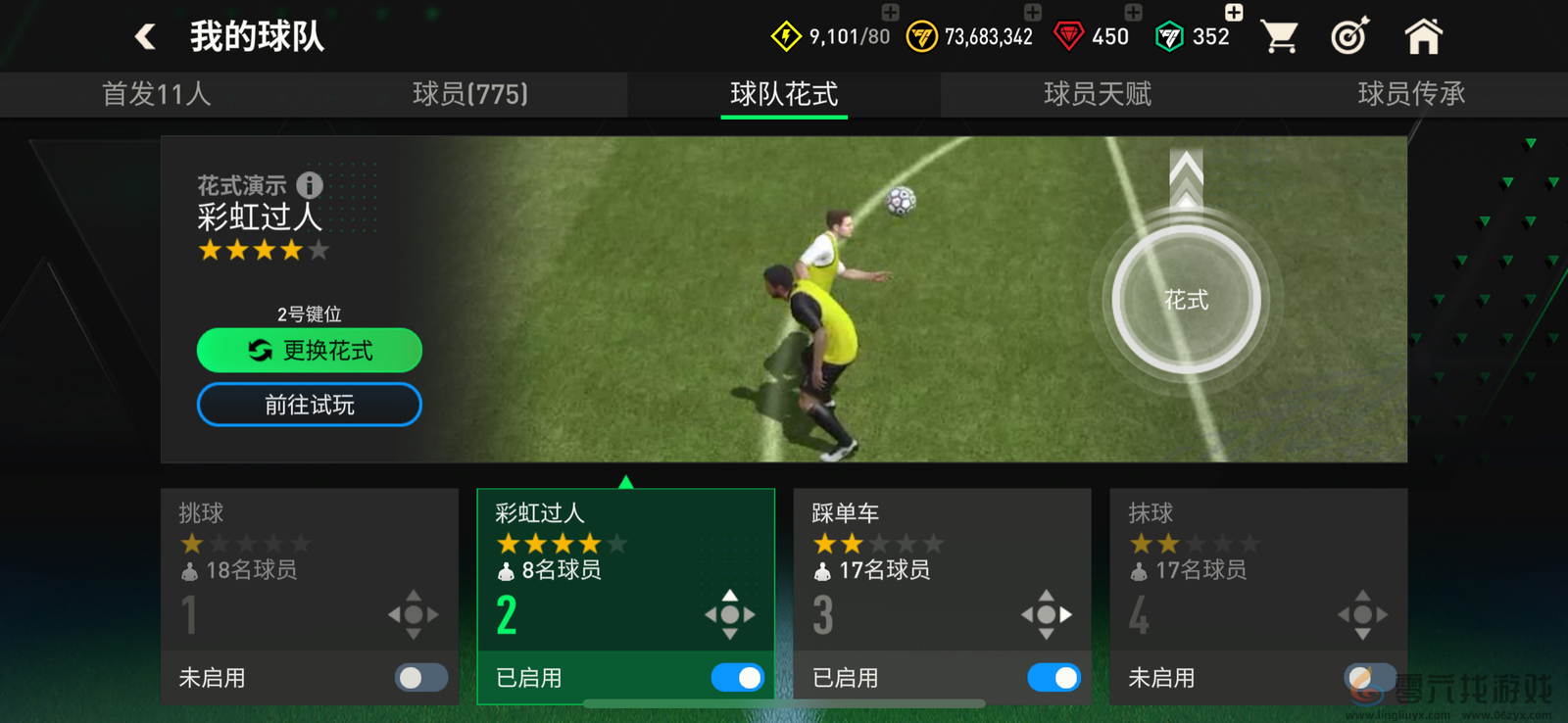Open the 球员天赋 tab
This screenshot has width=1568, height=723.
point(1098,95)
